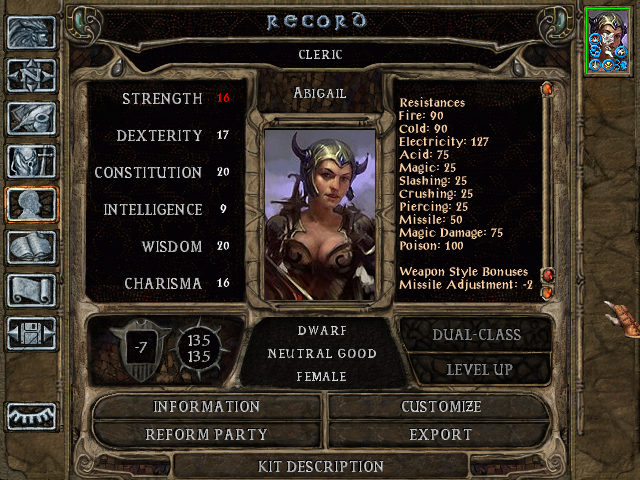This screenshot has width=640, height=480.
Task: Open the priest scroll icon
Action: coord(30,290)
